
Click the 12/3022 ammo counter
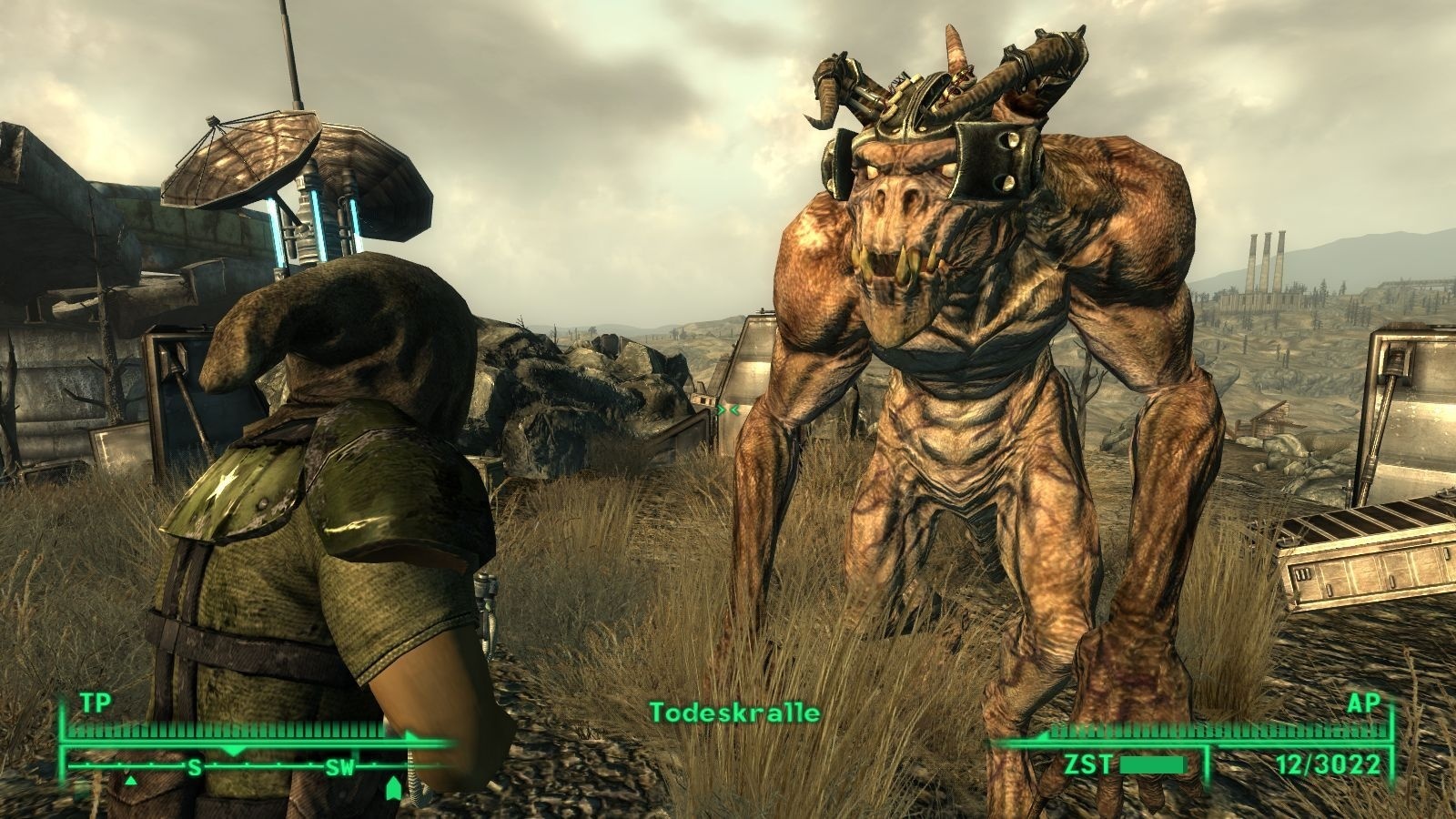pos(1329,764)
